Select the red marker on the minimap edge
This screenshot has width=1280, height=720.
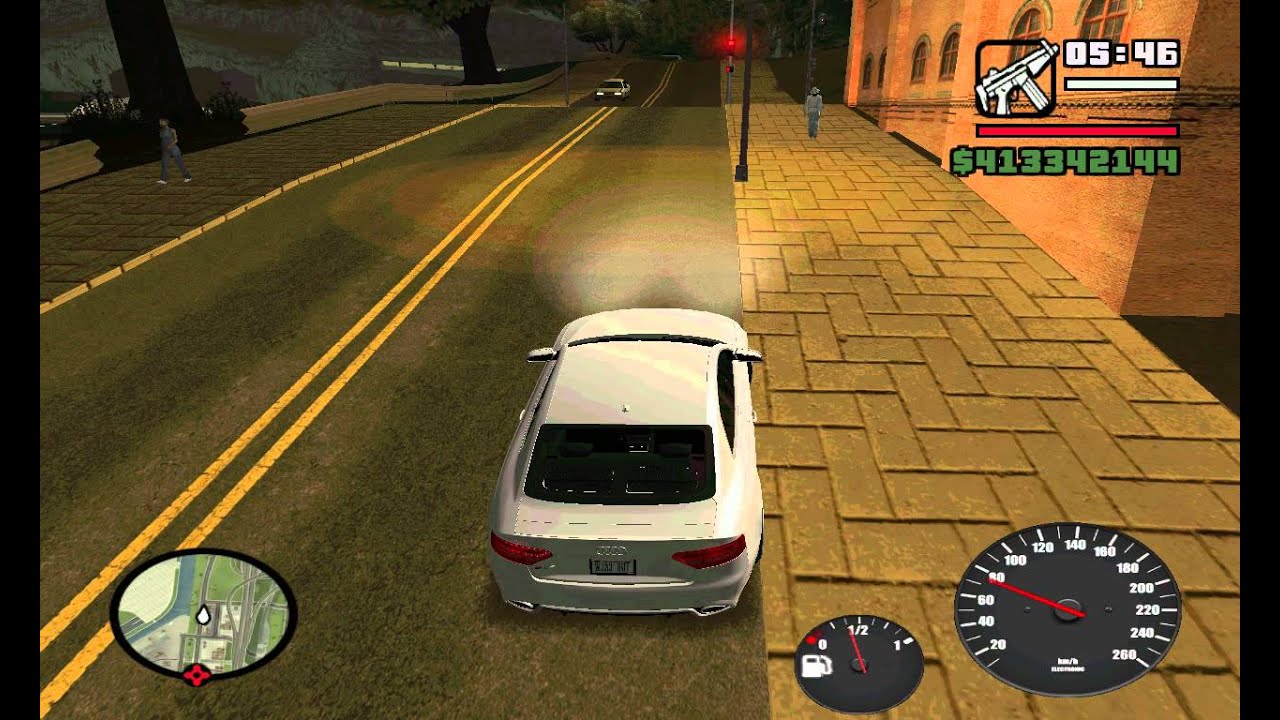click(197, 675)
